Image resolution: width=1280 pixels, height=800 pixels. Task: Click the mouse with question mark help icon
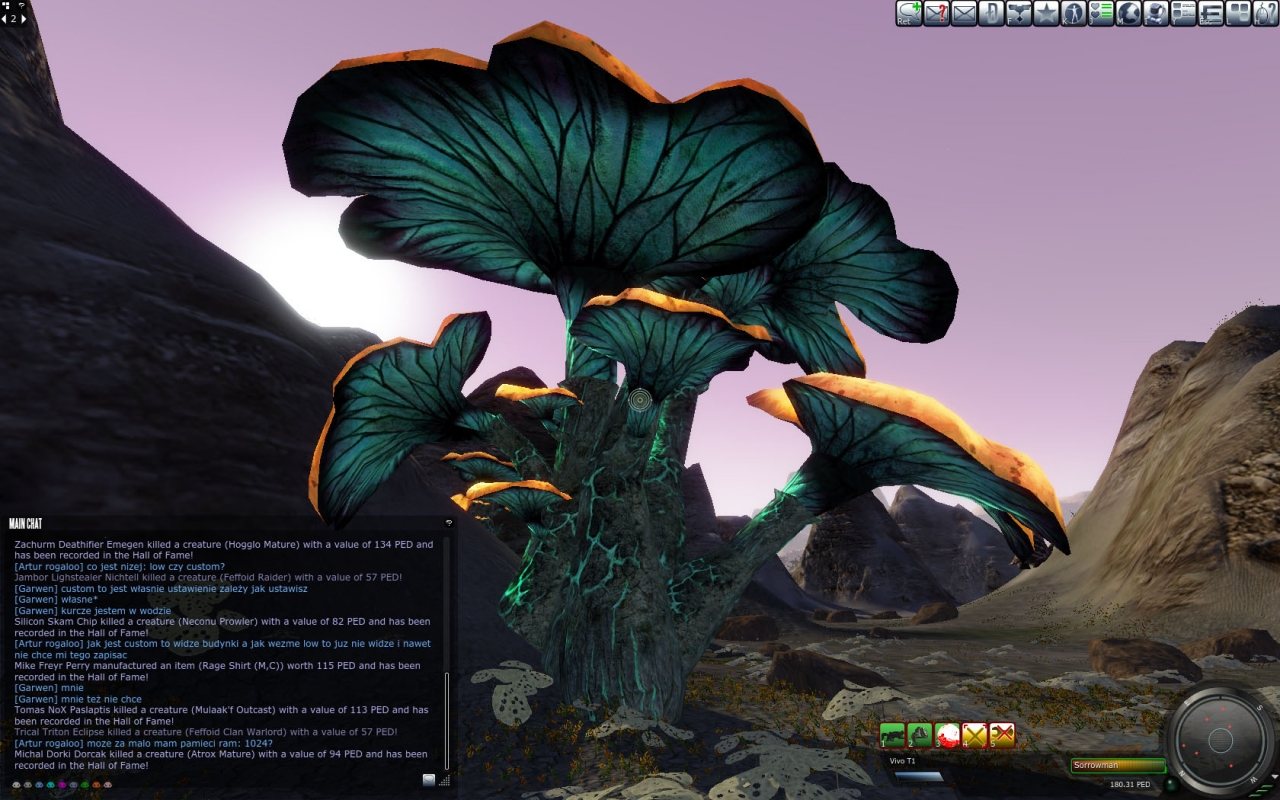click(x=1266, y=13)
